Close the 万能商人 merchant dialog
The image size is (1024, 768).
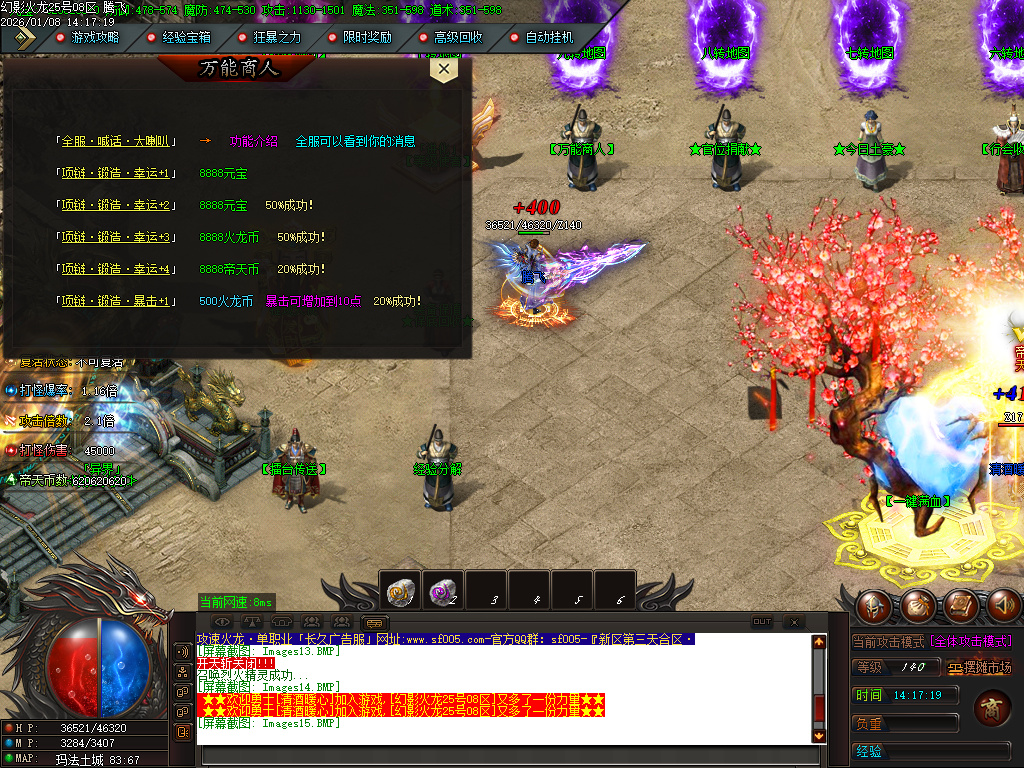click(x=443, y=69)
